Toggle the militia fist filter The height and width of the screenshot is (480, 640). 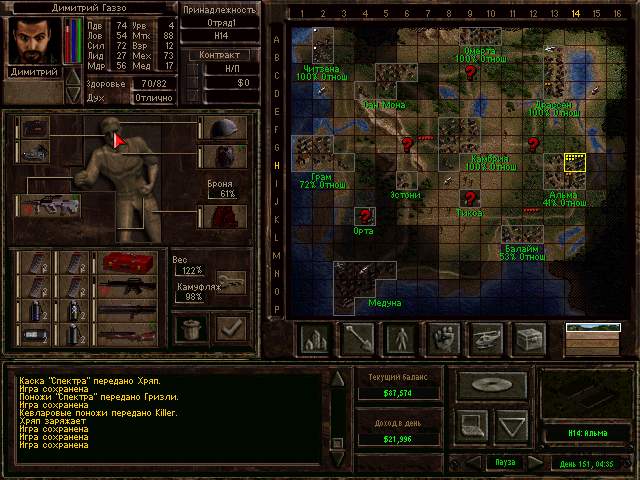click(444, 340)
